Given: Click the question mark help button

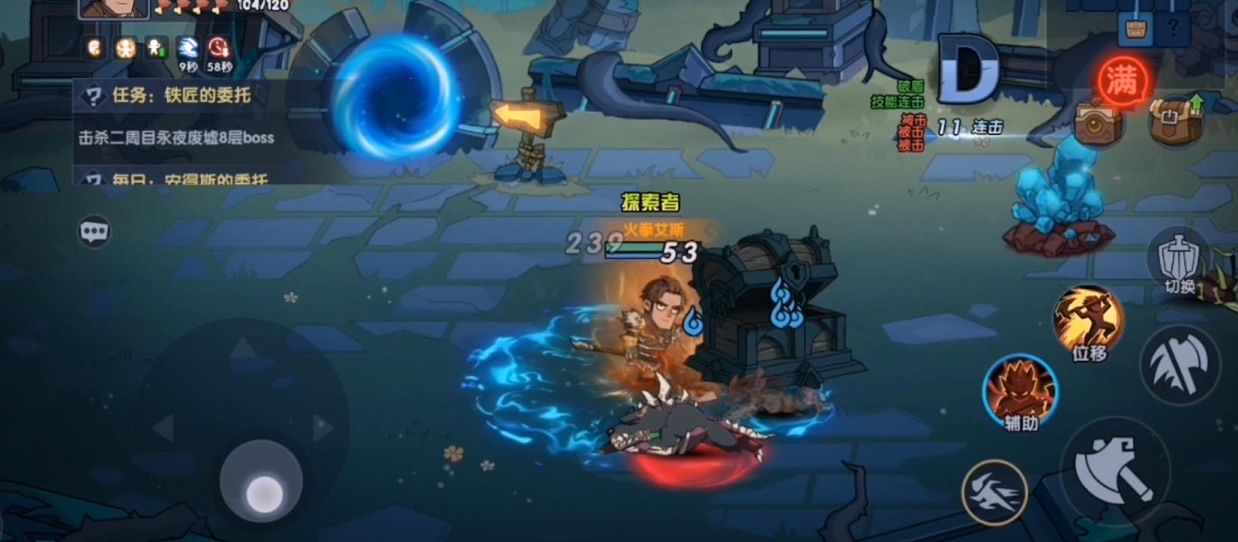Looking at the screenshot, I should point(1172,27).
